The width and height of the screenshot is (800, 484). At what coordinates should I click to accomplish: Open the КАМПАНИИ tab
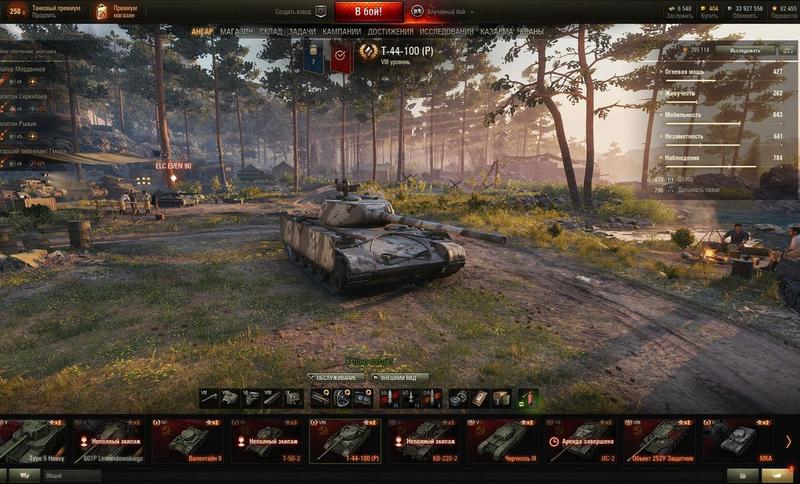click(x=342, y=32)
